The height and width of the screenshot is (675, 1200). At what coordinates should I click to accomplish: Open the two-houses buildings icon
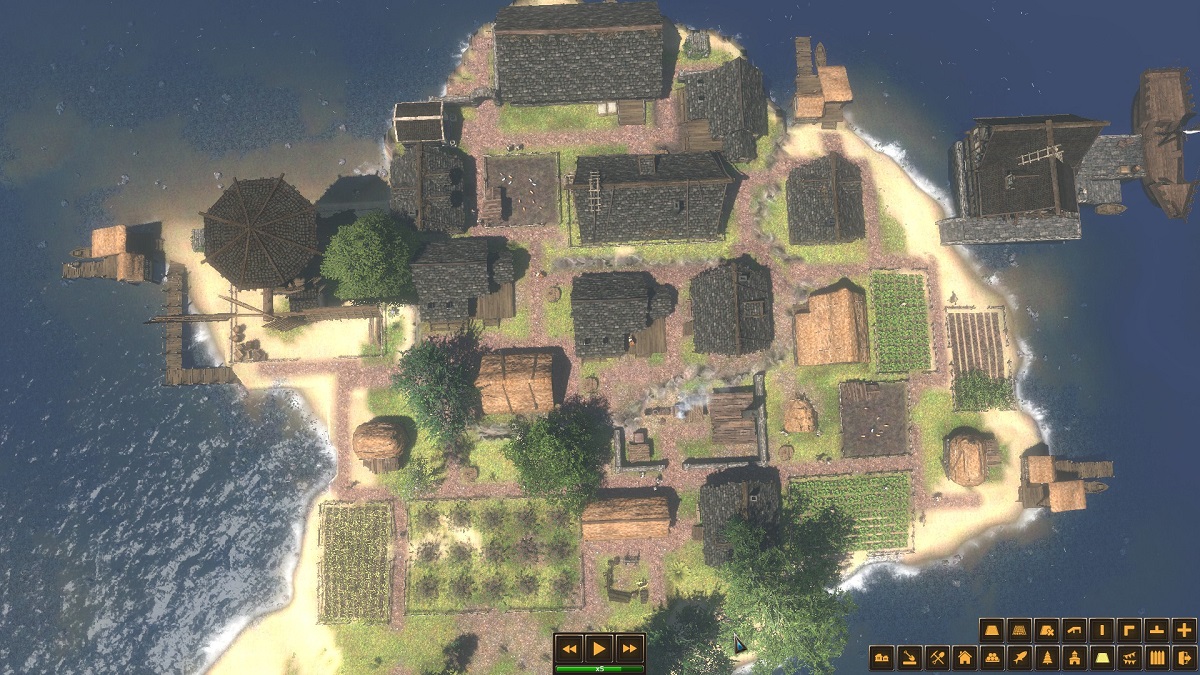click(882, 657)
